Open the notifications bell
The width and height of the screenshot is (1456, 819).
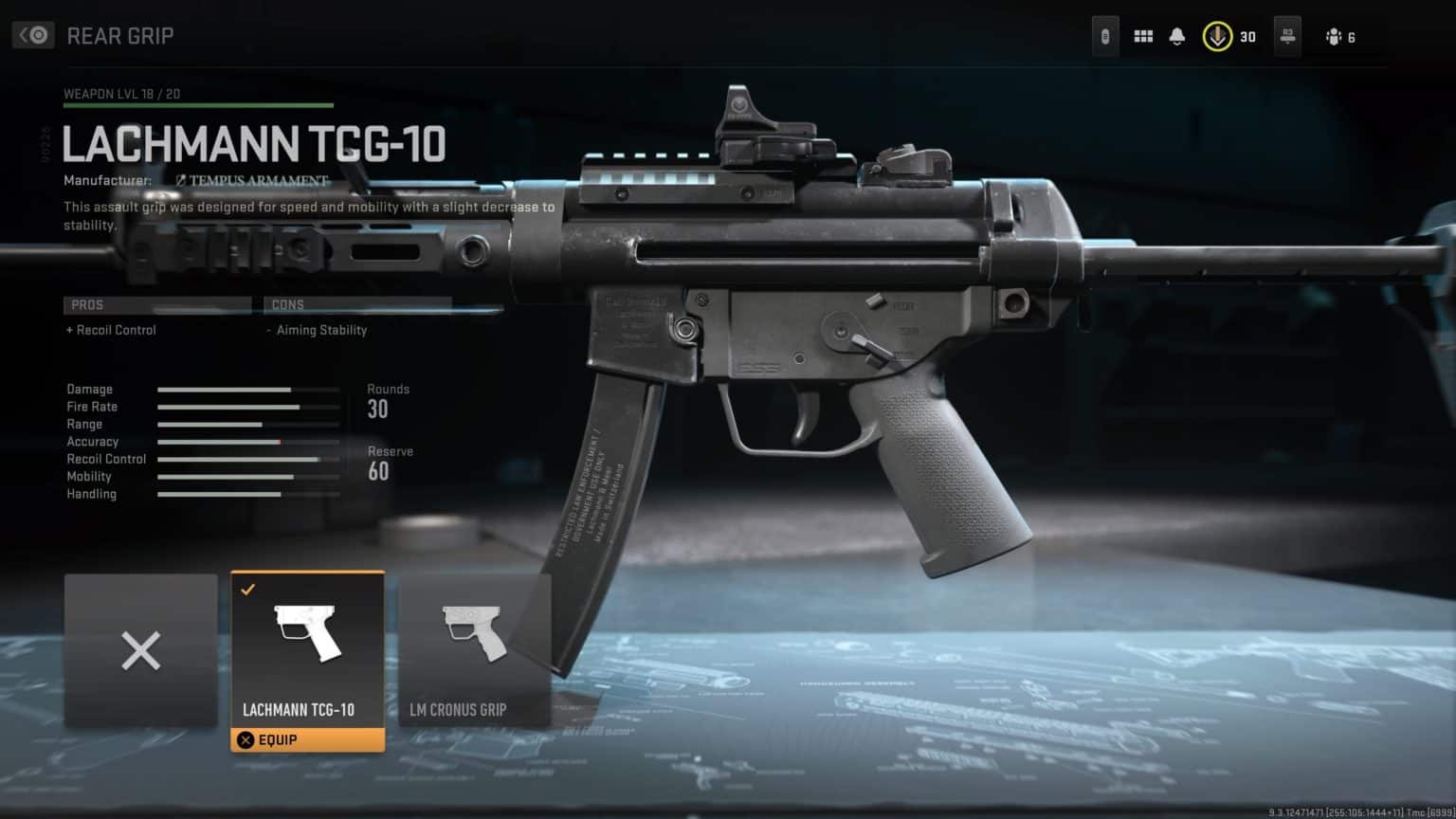point(1177,35)
